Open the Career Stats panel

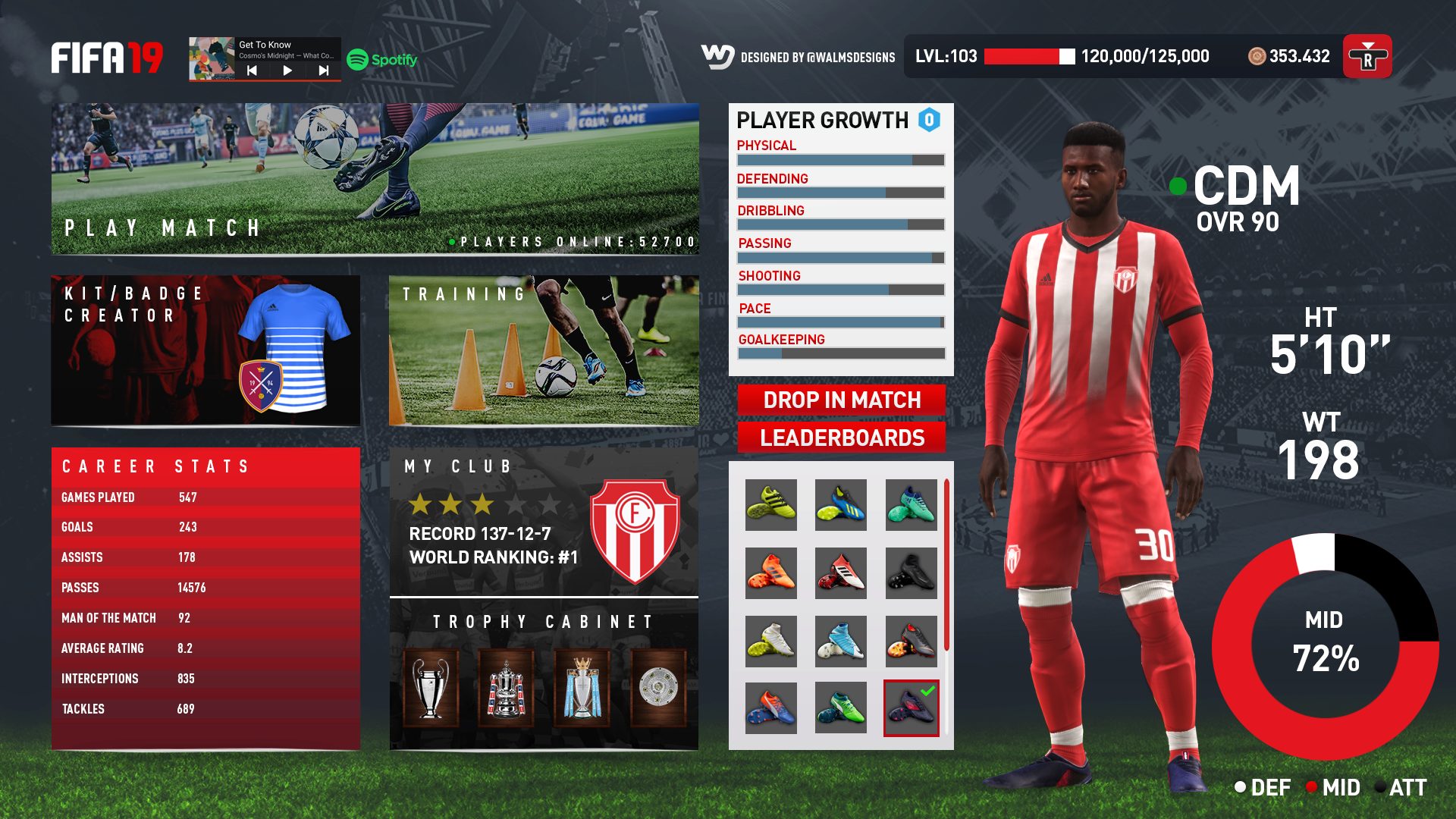pyautogui.click(x=205, y=598)
